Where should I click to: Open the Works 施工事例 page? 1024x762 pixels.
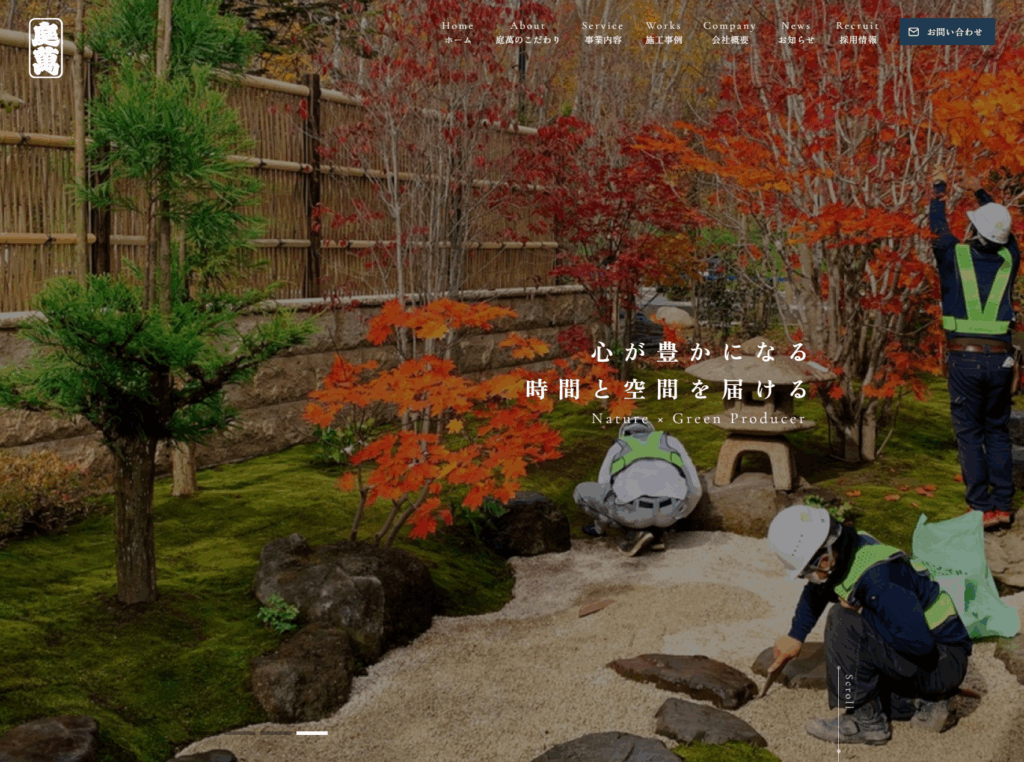(663, 32)
